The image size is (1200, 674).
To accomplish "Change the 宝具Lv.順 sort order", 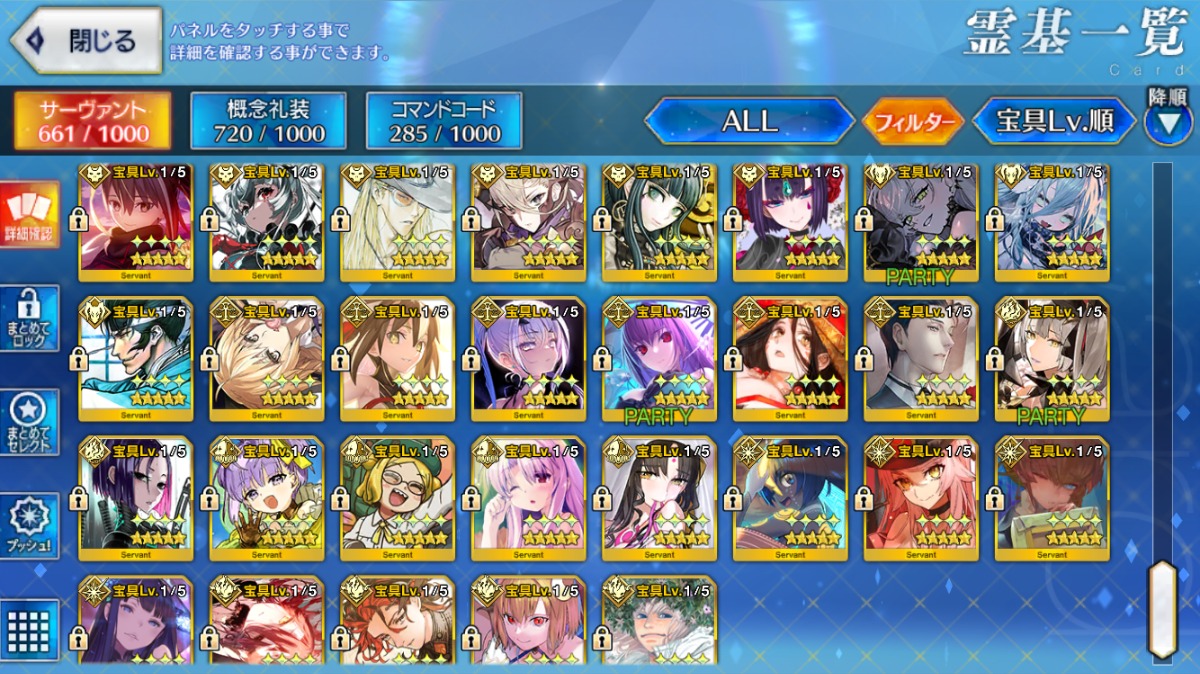I will [x=1055, y=122].
